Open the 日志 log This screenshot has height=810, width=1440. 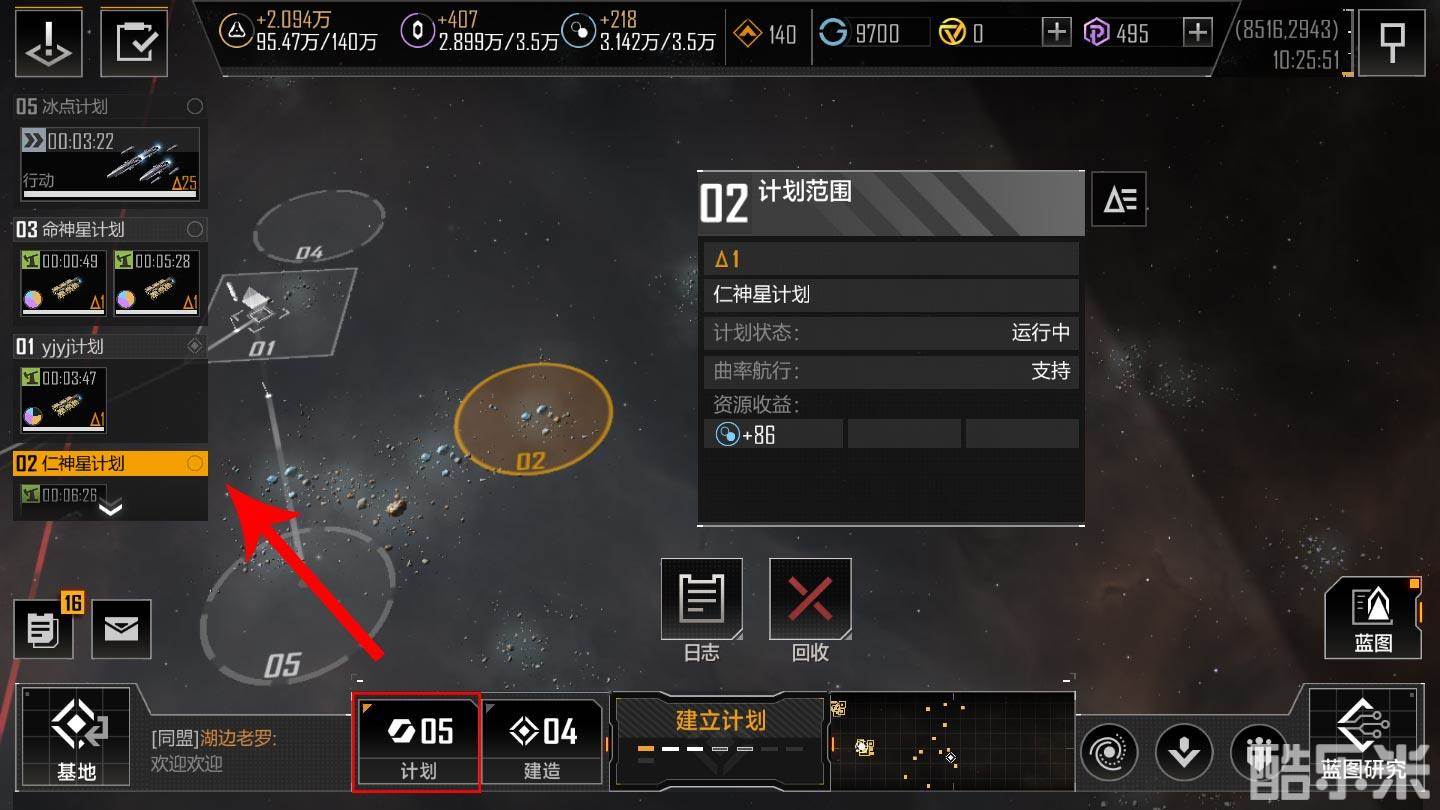[x=701, y=610]
